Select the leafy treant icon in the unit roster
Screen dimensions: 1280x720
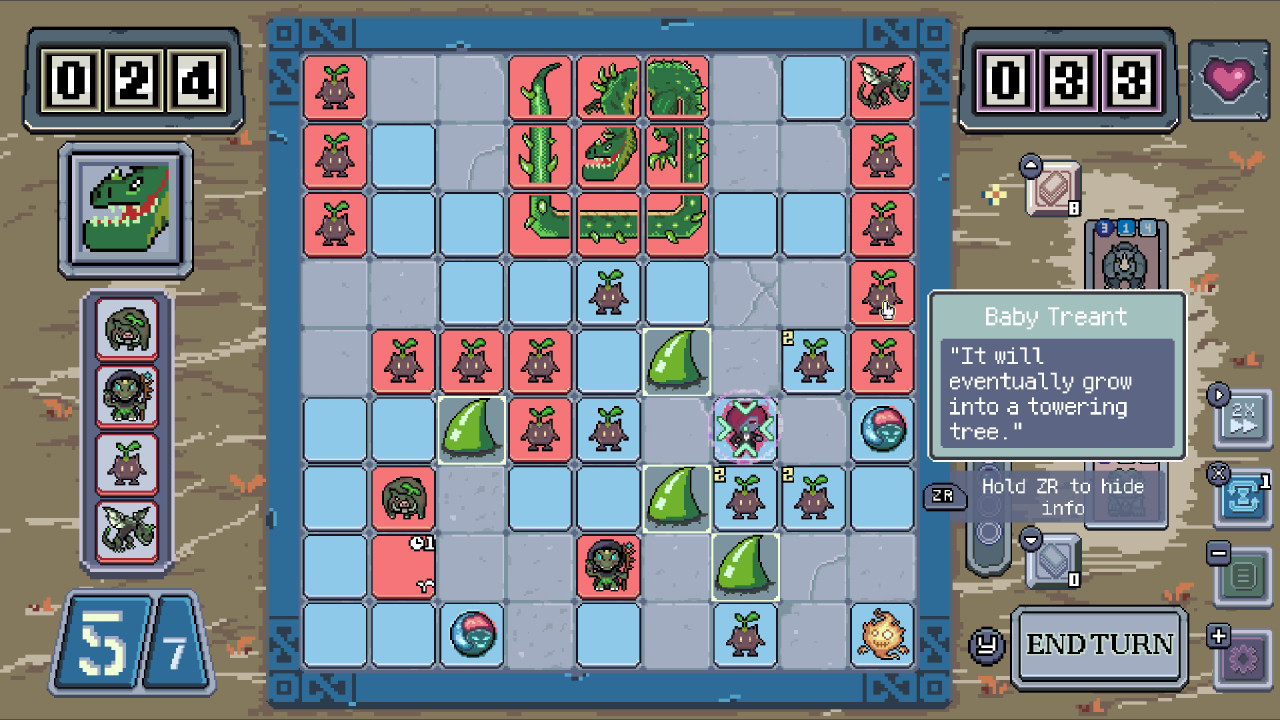pos(125,327)
